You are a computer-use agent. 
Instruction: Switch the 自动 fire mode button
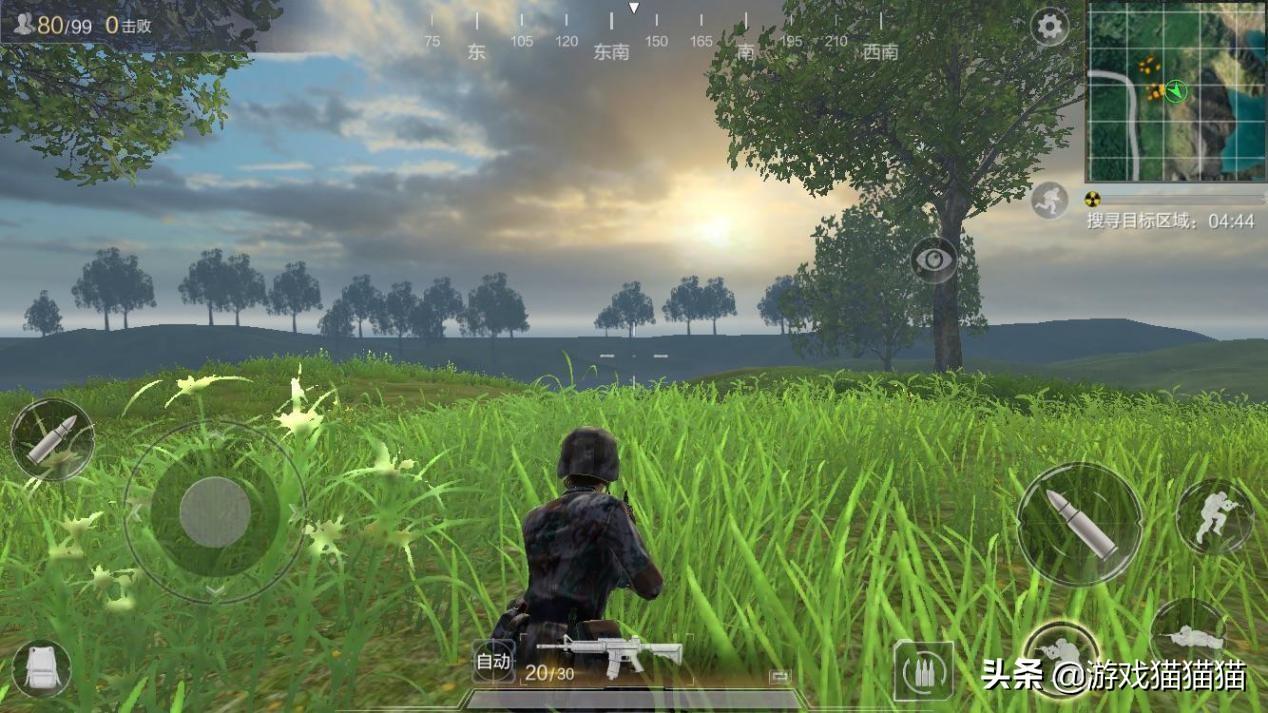coord(493,661)
